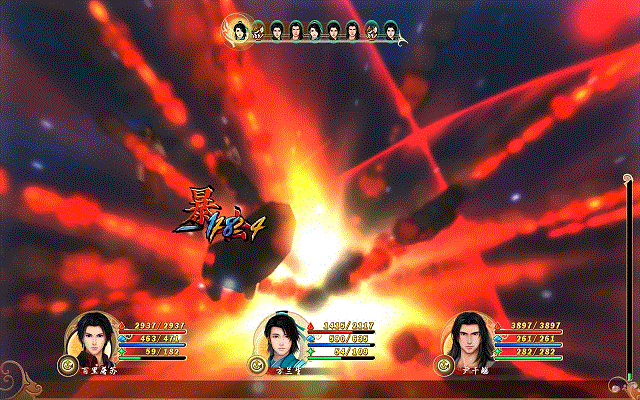Click the gold emblem beside Baili Tusu
The width and height of the screenshot is (640, 400).
(67, 365)
